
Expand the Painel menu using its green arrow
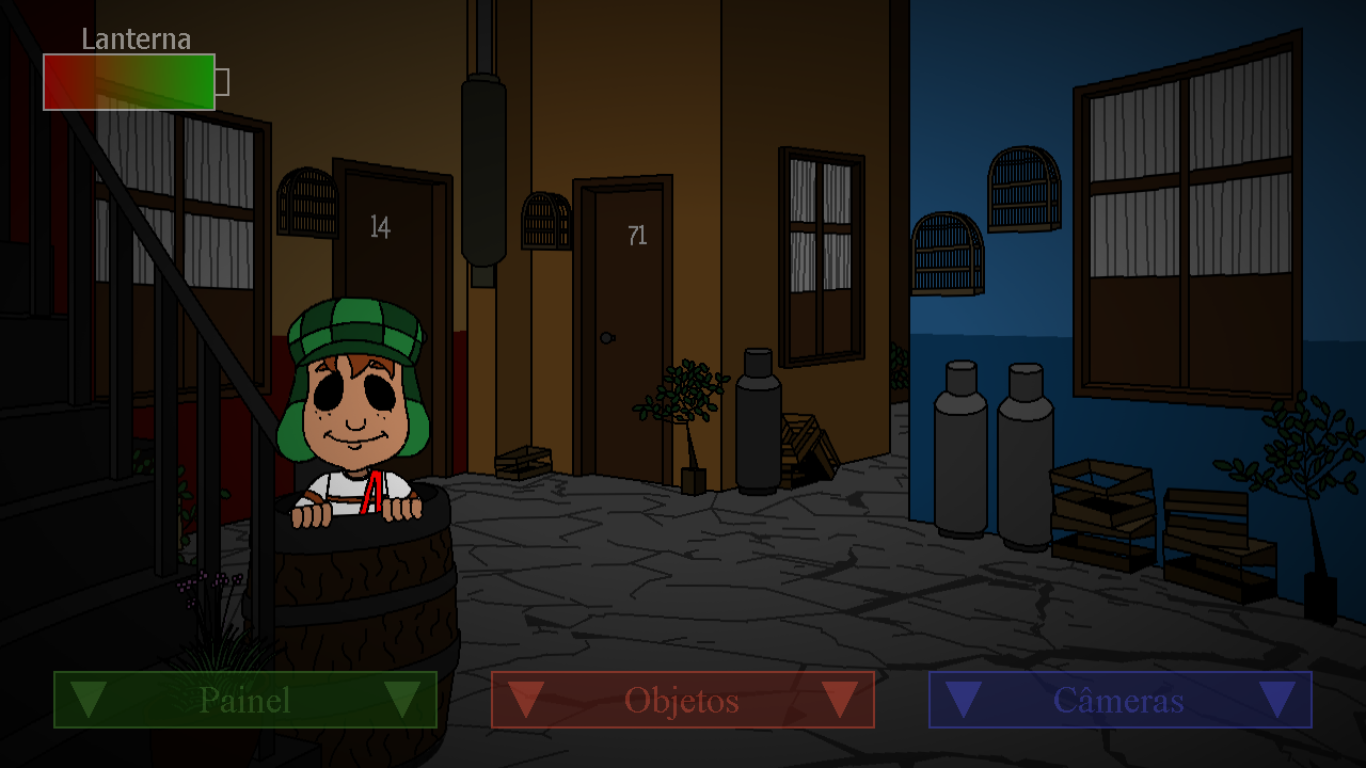89,700
